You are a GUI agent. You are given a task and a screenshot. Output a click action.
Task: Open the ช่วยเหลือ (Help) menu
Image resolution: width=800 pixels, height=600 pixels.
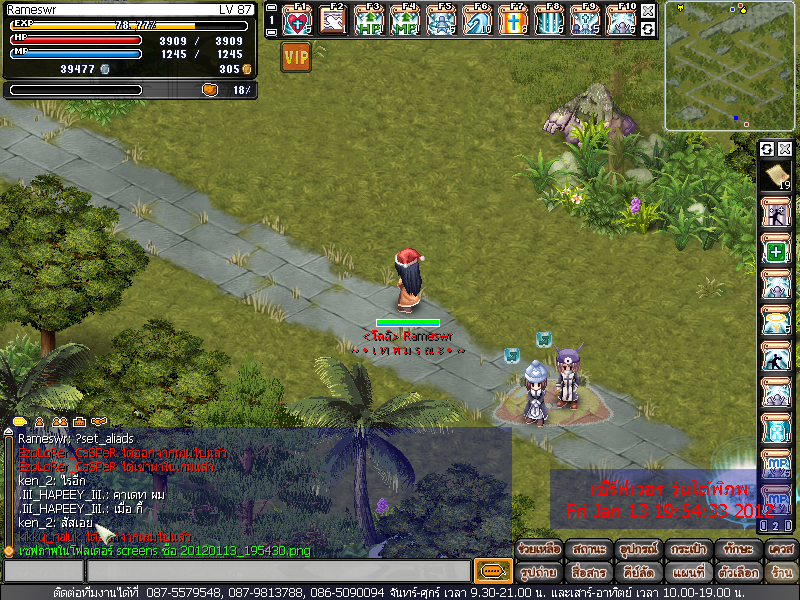[x=539, y=549]
